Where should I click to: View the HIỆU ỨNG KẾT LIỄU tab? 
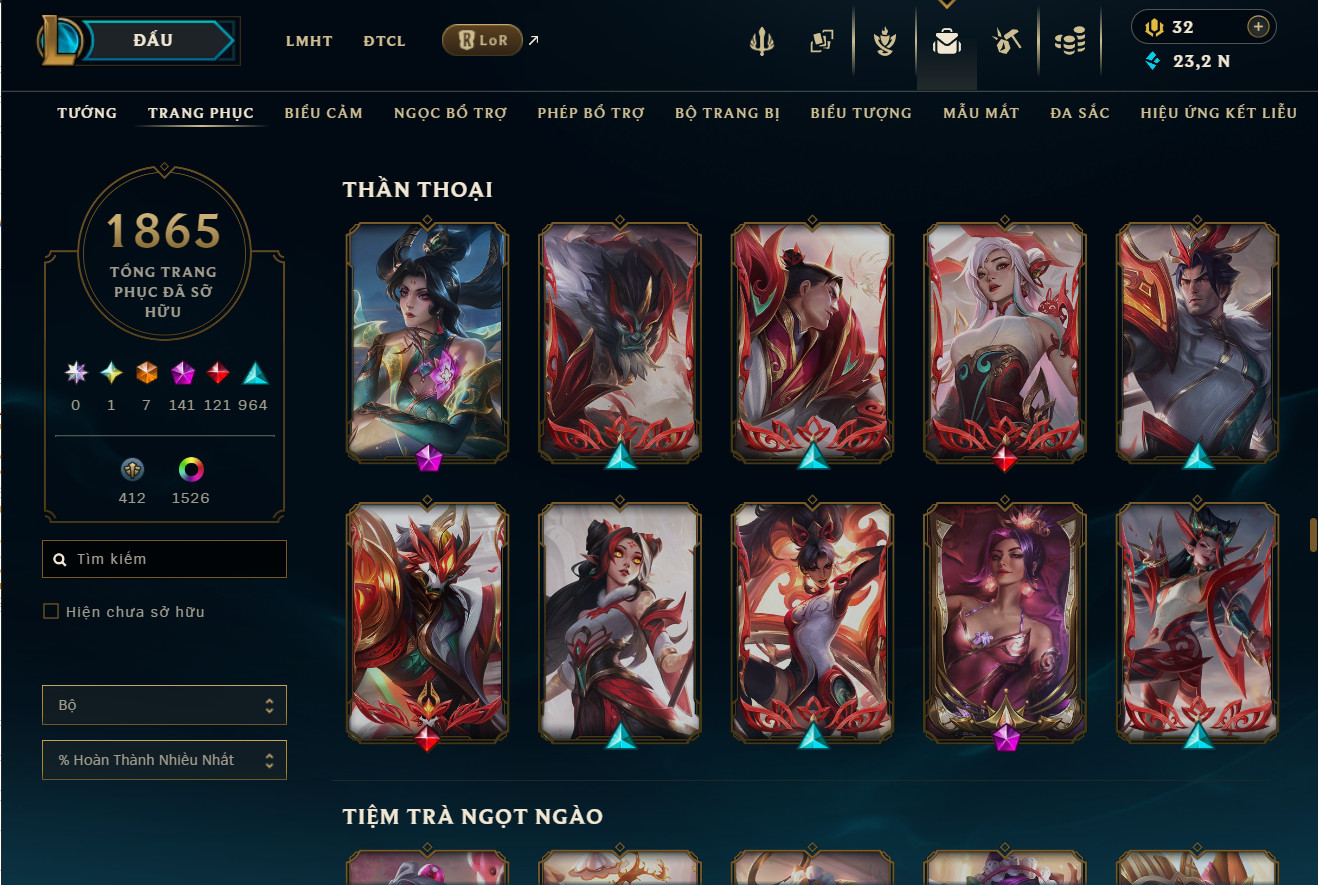click(1218, 113)
